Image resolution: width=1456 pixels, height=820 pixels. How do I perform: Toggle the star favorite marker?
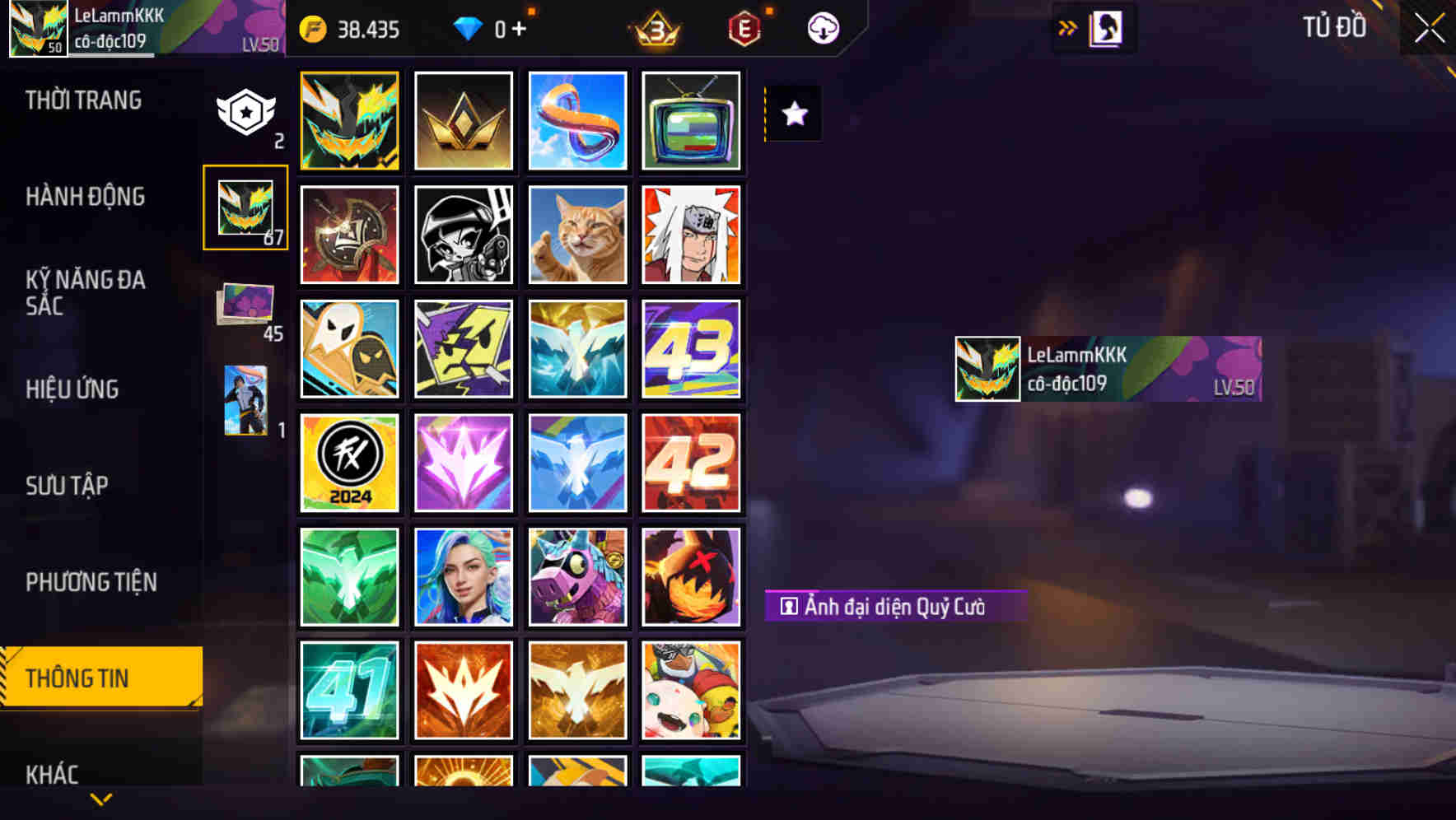[x=793, y=114]
